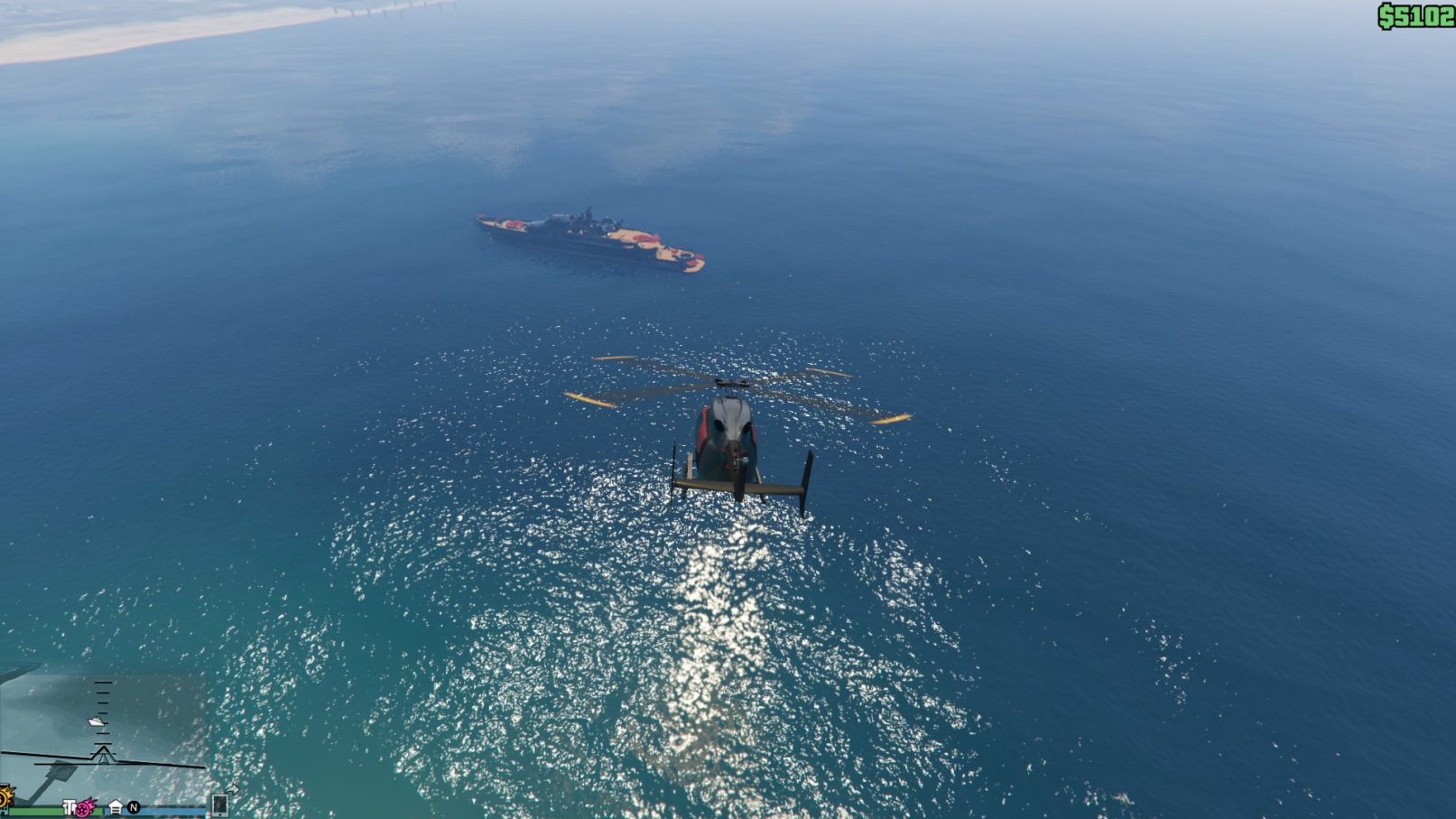Click the pink flaming wheel blip
The width and height of the screenshot is (1456, 819).
tap(85, 807)
